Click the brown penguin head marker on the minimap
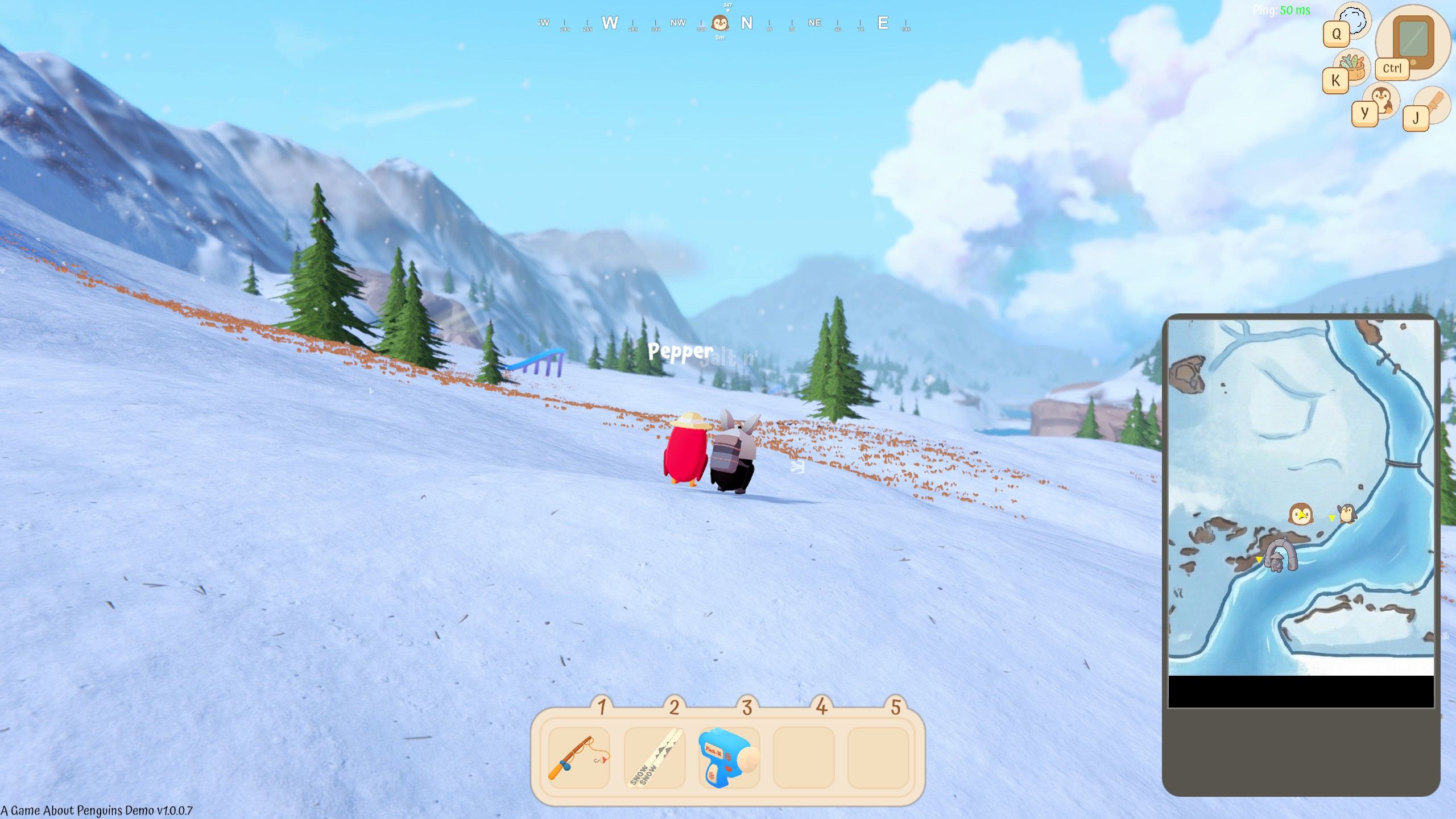 [x=1300, y=514]
